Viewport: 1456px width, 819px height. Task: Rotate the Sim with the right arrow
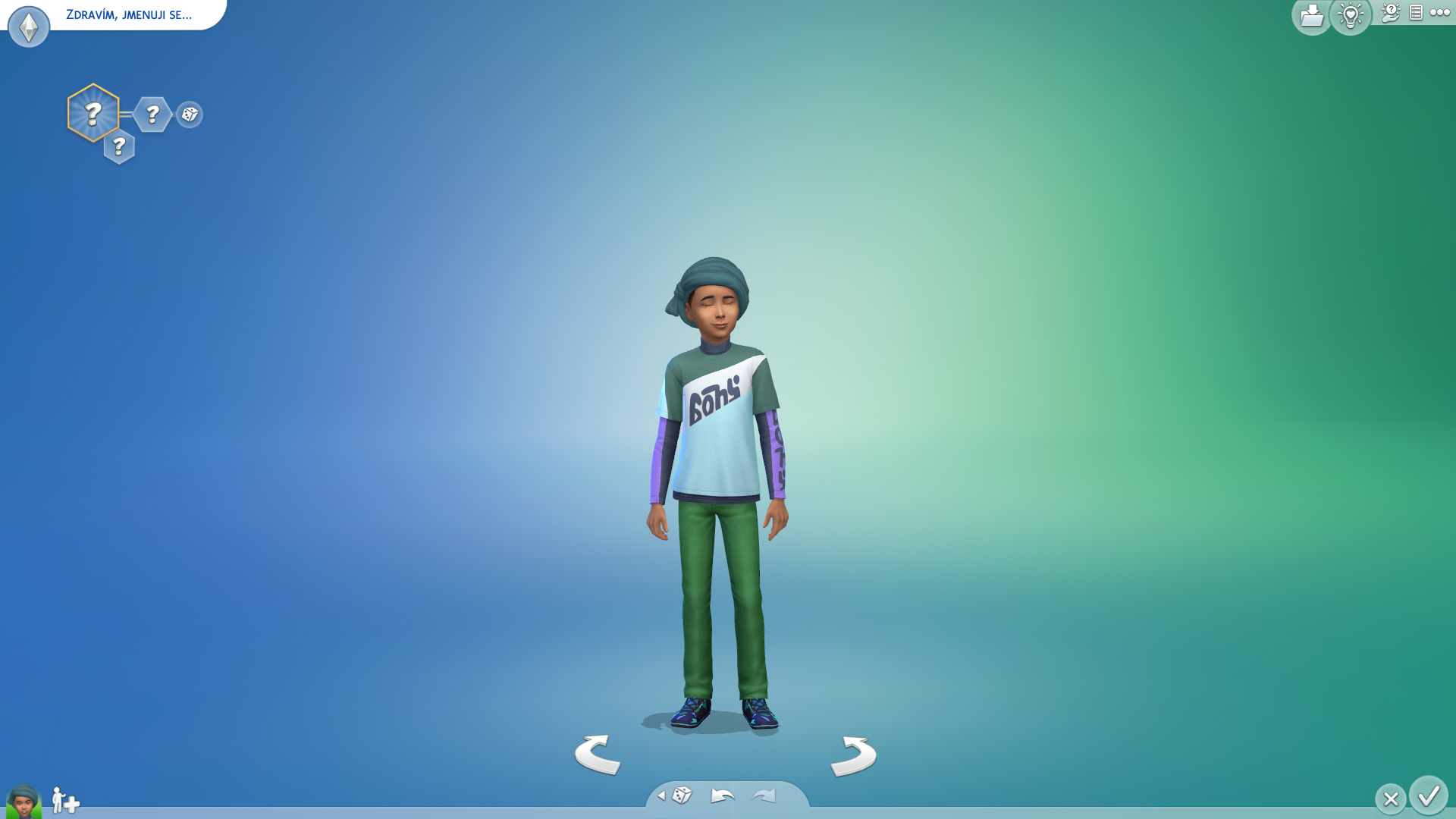click(854, 755)
